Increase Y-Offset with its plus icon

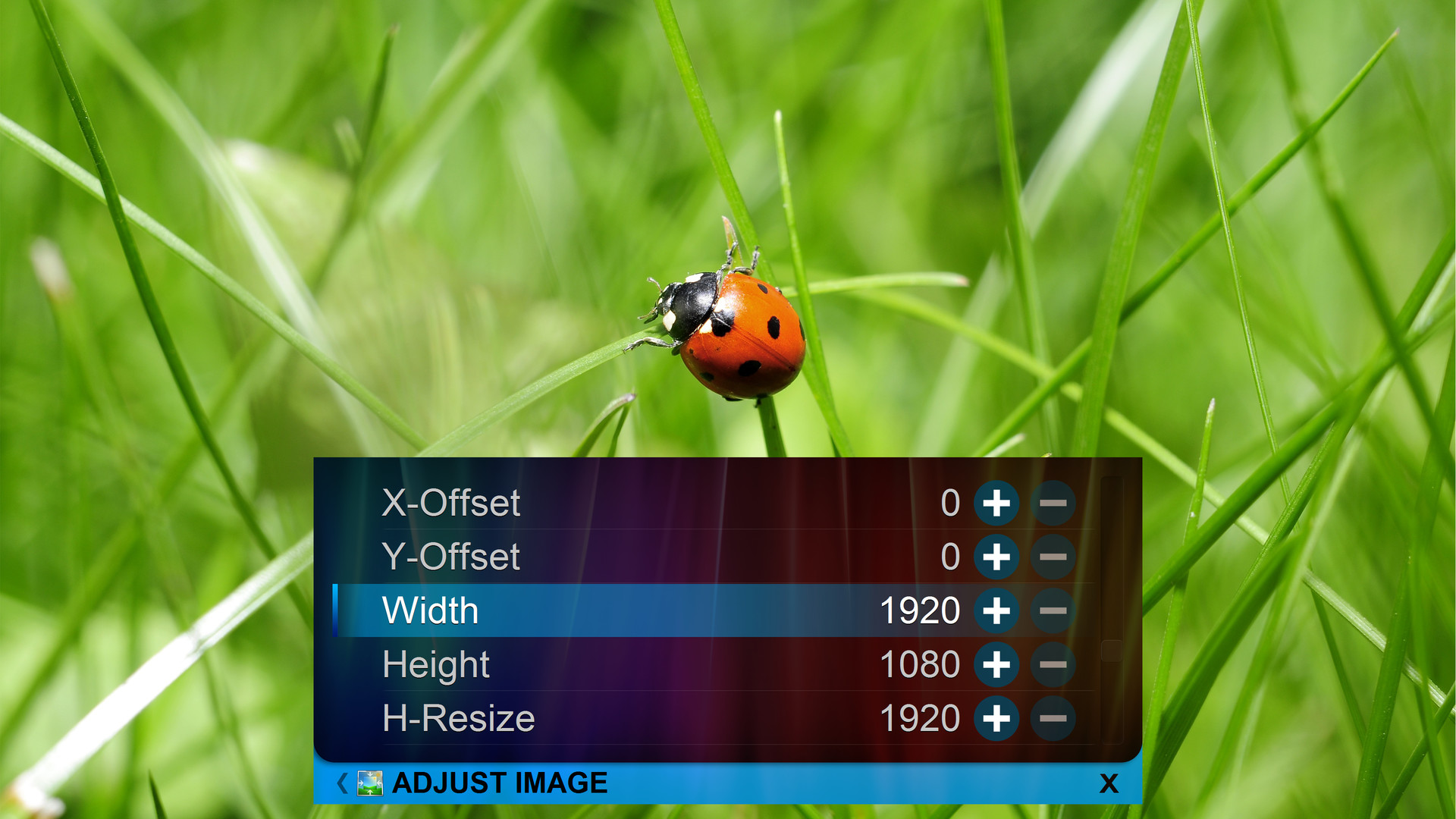click(996, 556)
